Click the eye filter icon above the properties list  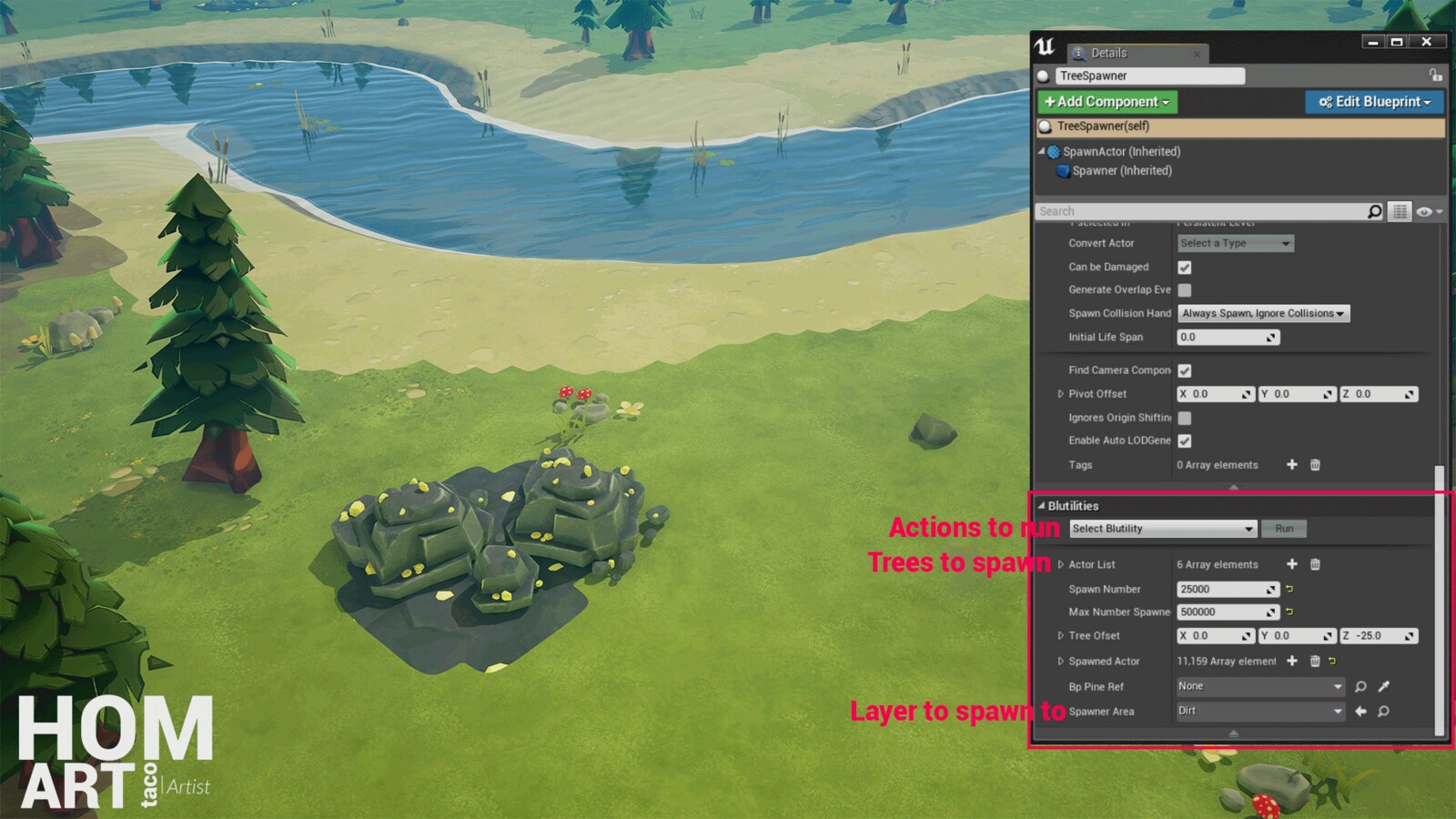click(1424, 210)
